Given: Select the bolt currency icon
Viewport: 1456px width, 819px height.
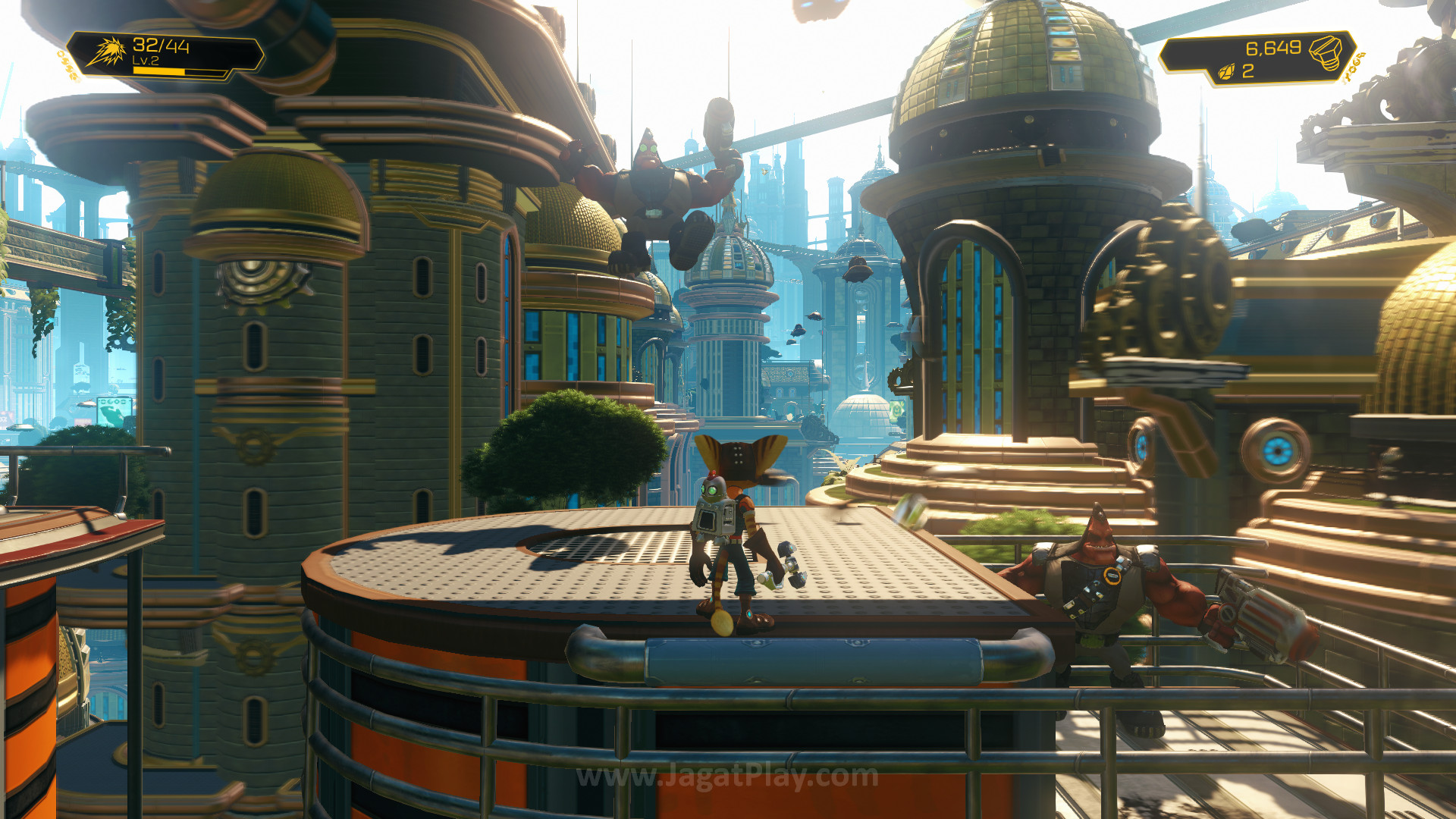Looking at the screenshot, I should tap(1325, 52).
